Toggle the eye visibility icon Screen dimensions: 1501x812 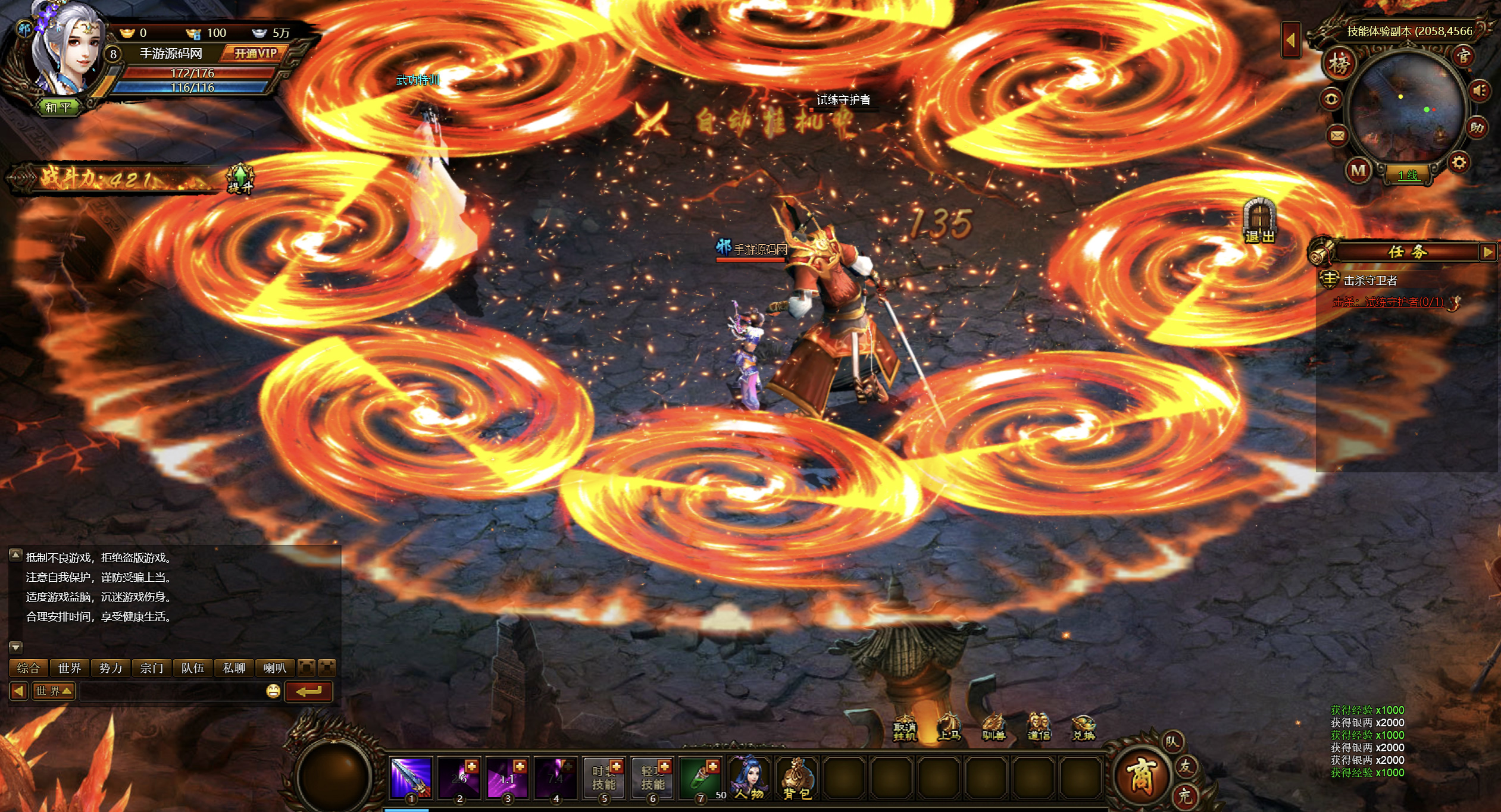(x=1331, y=99)
